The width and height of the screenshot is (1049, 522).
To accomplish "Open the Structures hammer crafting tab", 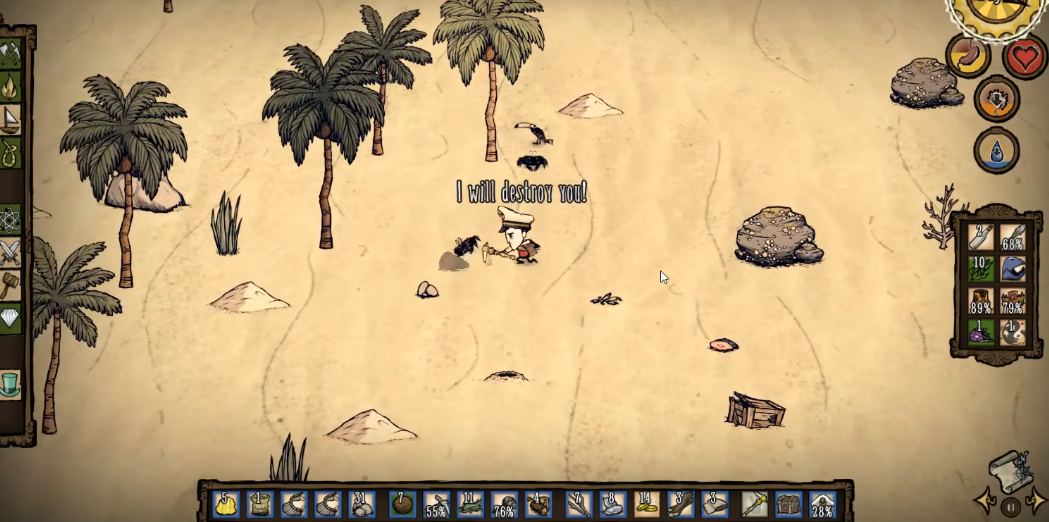I will click(10, 283).
